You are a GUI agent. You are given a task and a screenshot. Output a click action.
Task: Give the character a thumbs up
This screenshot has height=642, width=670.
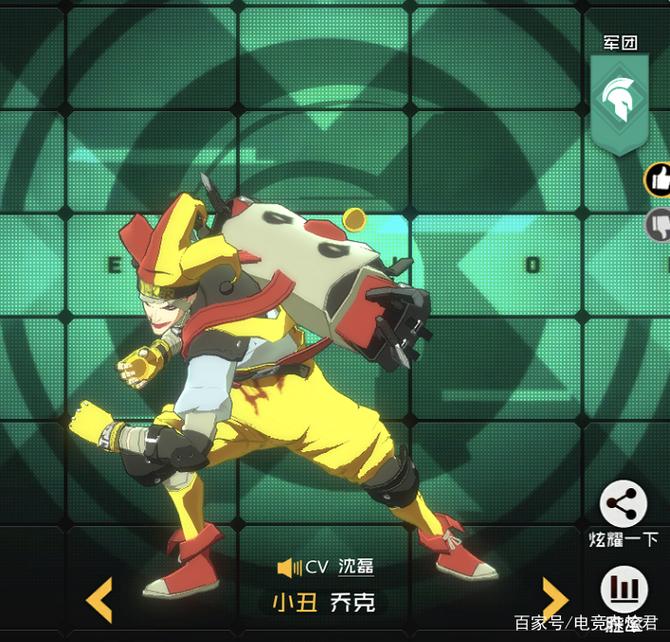click(x=658, y=179)
